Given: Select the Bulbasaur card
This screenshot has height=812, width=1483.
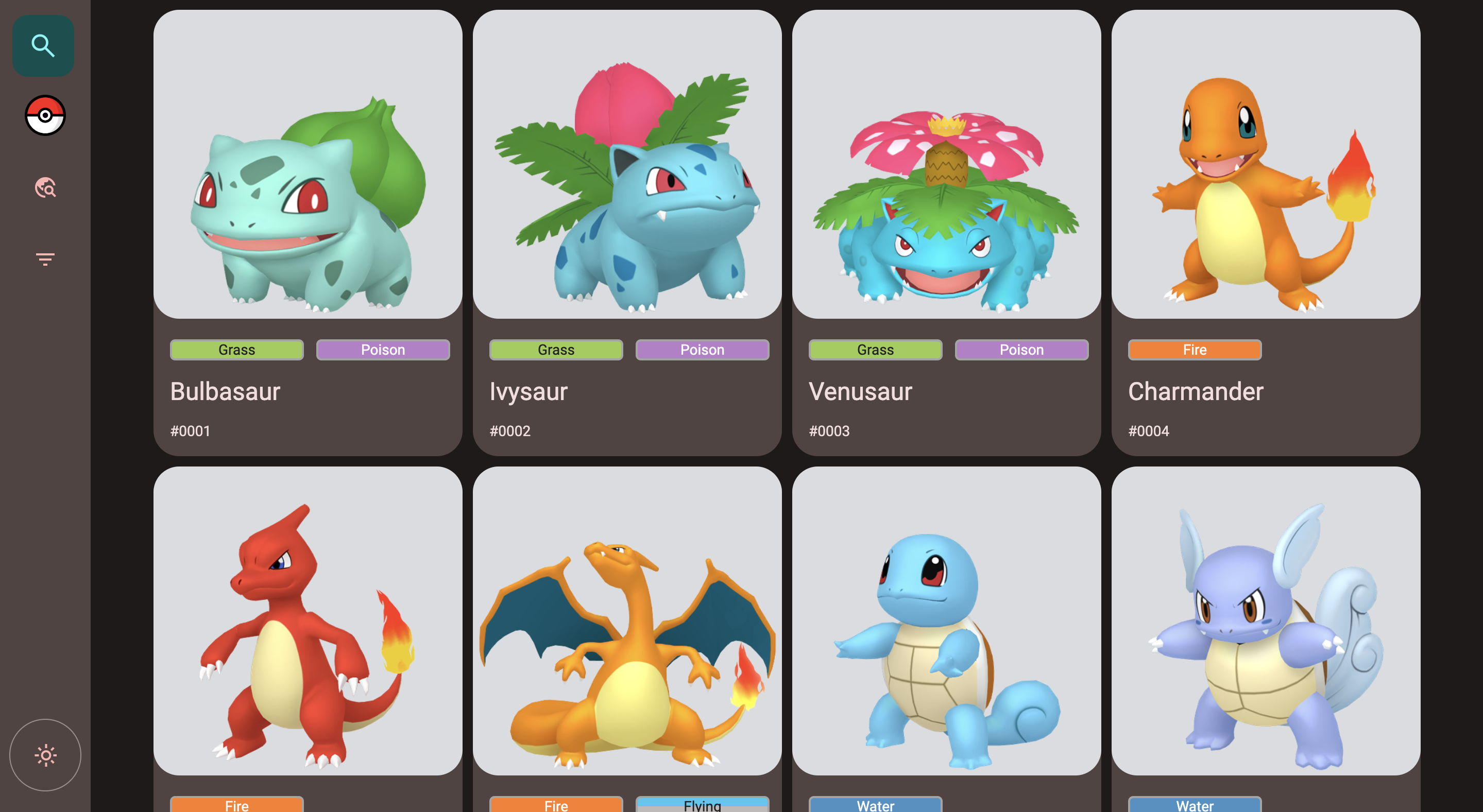Looking at the screenshot, I should coord(308,230).
